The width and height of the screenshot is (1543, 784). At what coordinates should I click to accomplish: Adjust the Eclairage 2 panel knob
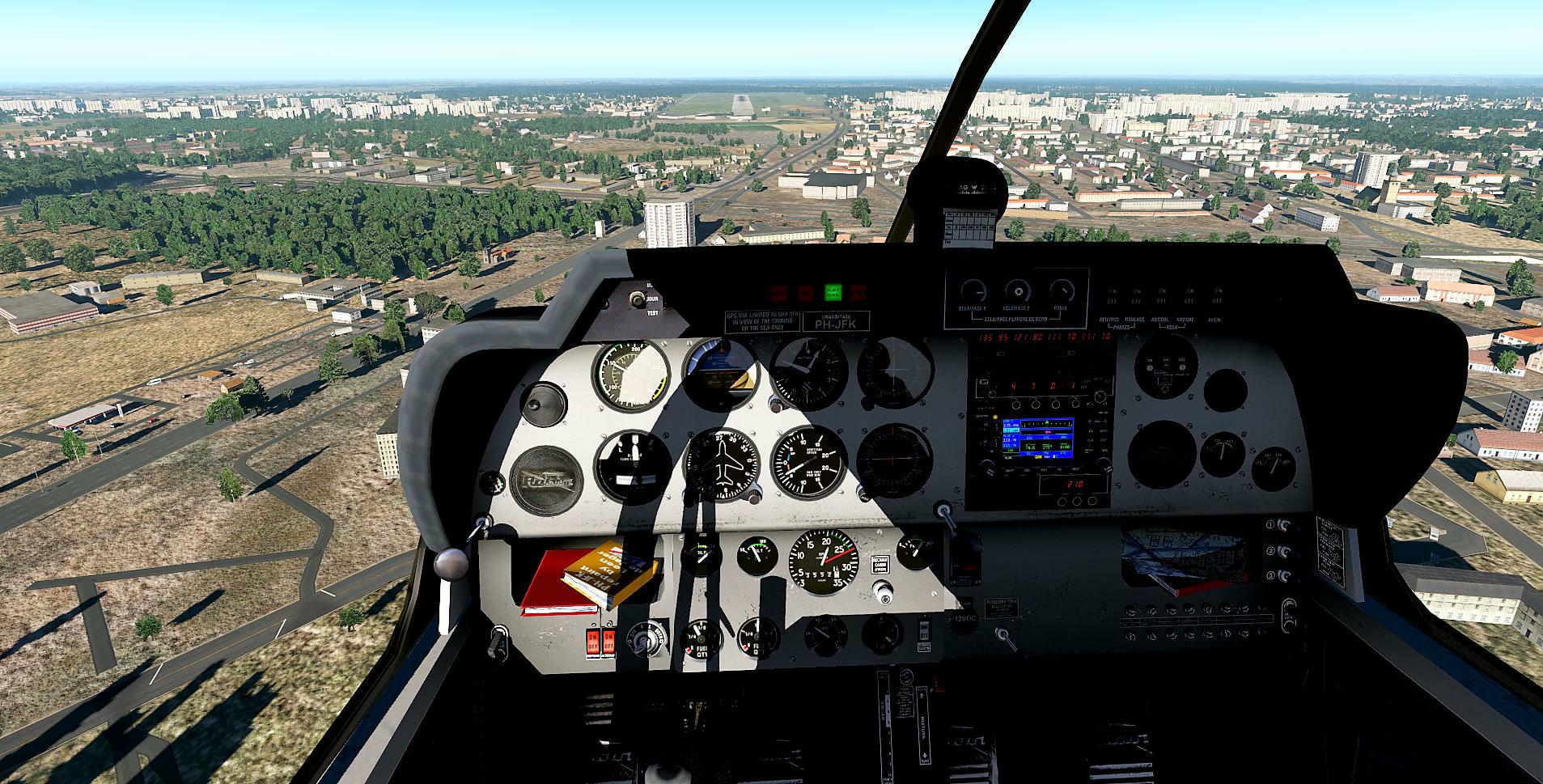1017,291
